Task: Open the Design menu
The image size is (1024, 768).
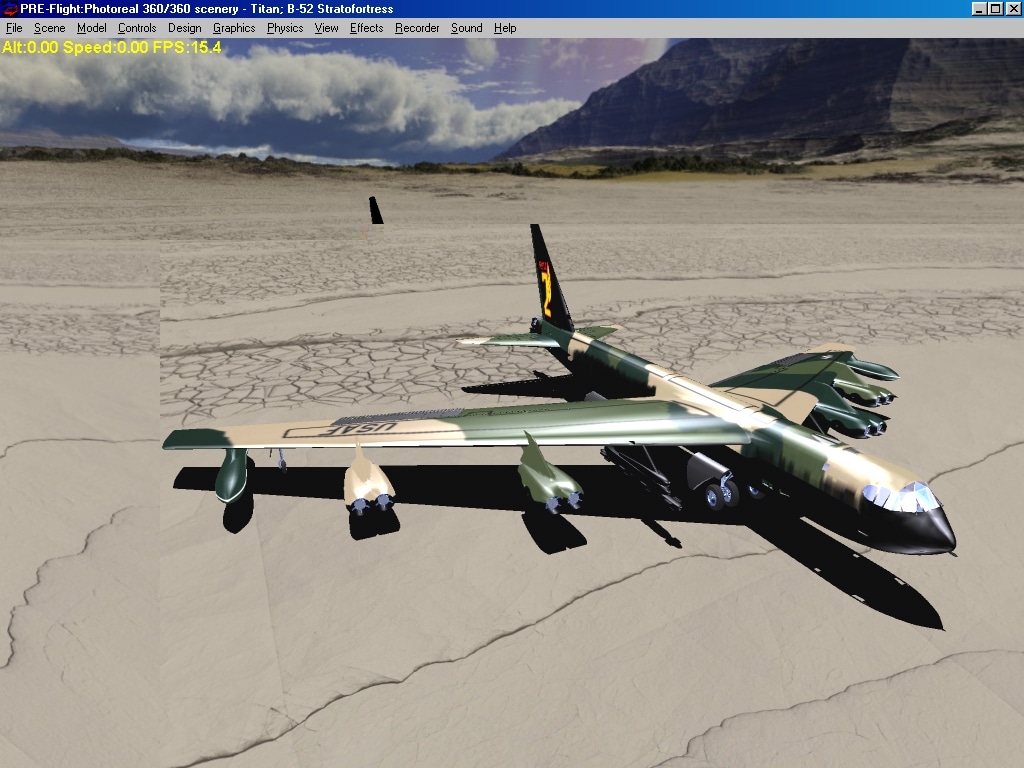Action: [x=184, y=28]
